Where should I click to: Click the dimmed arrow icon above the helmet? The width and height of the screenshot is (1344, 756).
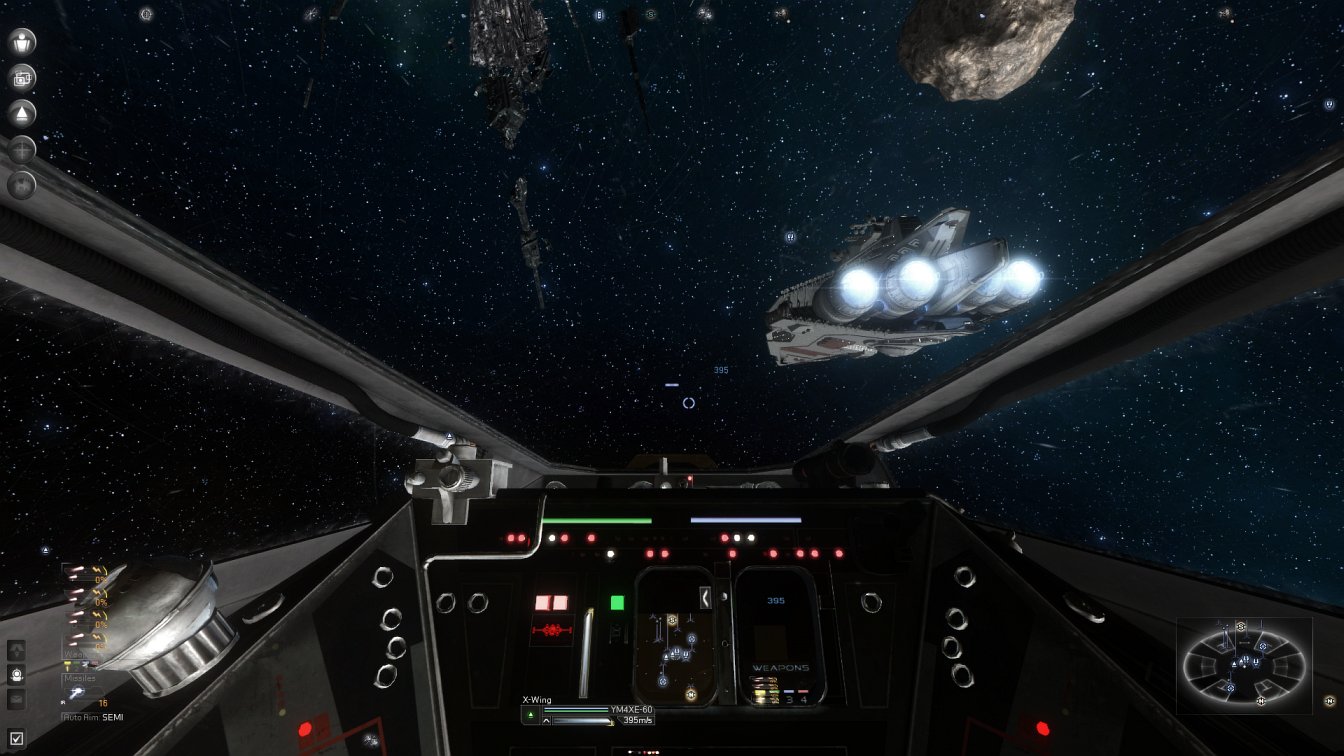pyautogui.click(x=16, y=650)
